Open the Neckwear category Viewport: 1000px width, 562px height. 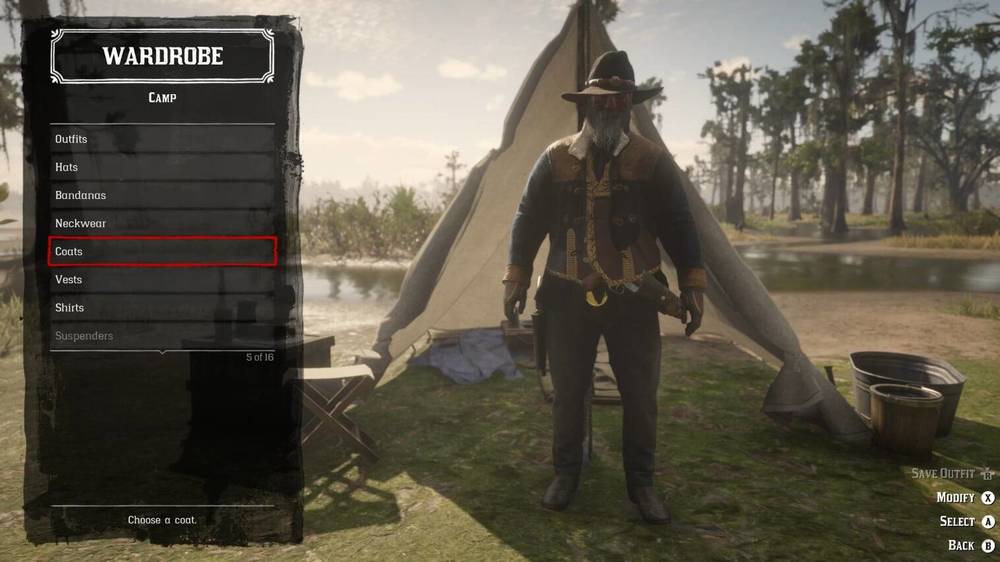coord(162,223)
